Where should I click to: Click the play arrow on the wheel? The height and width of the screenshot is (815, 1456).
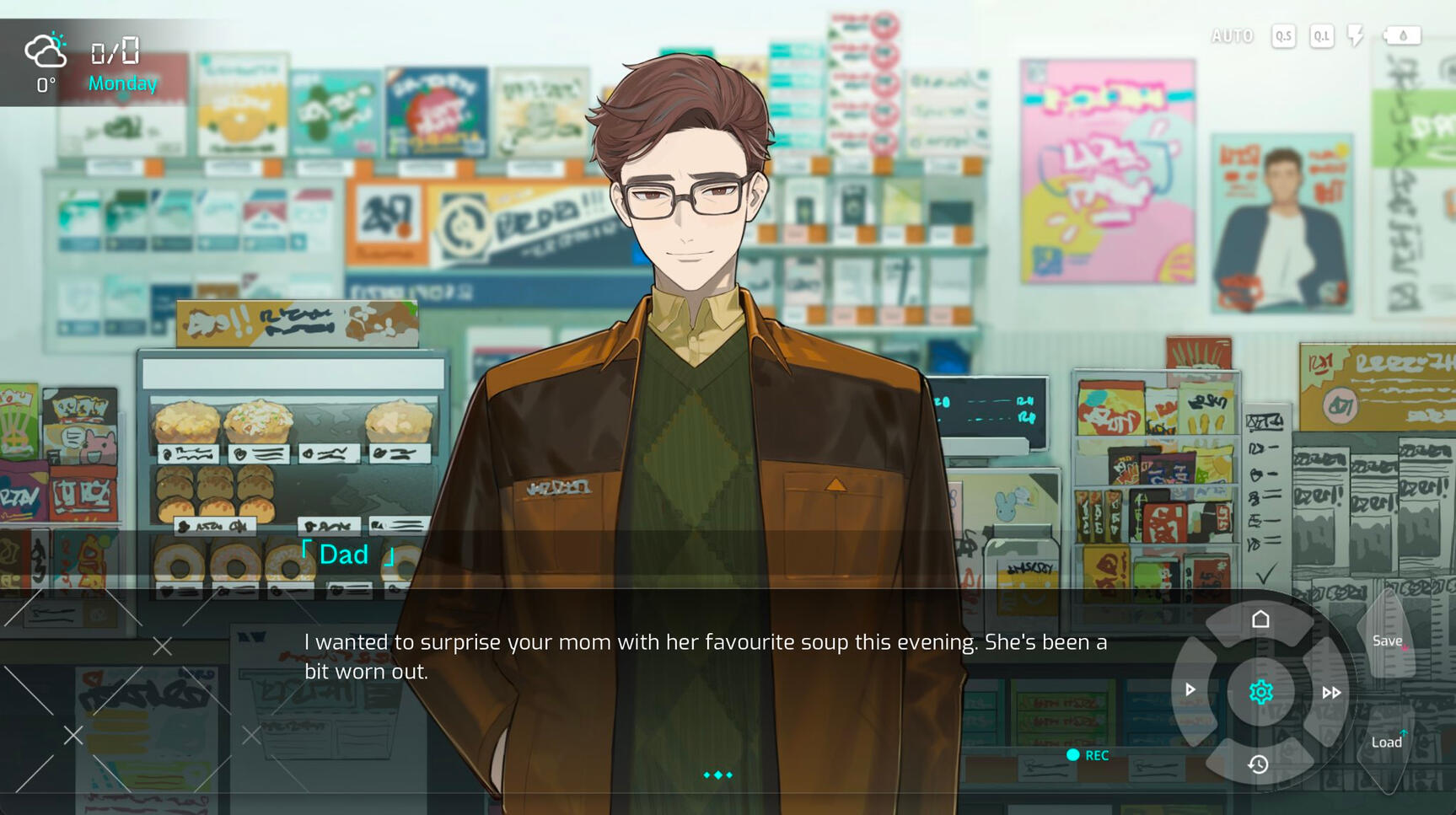tap(1190, 690)
